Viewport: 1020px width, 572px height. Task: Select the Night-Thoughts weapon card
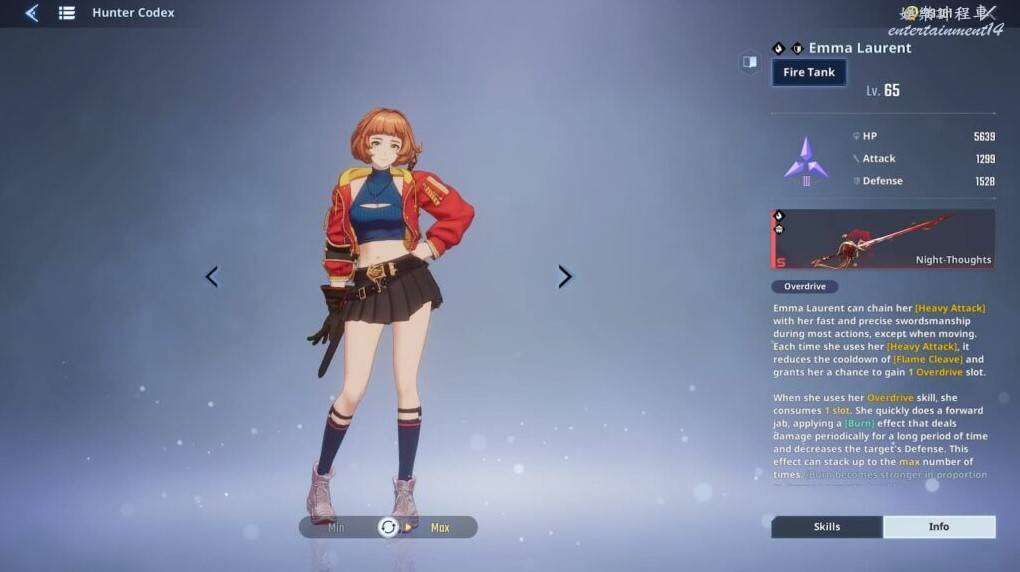[x=883, y=239]
